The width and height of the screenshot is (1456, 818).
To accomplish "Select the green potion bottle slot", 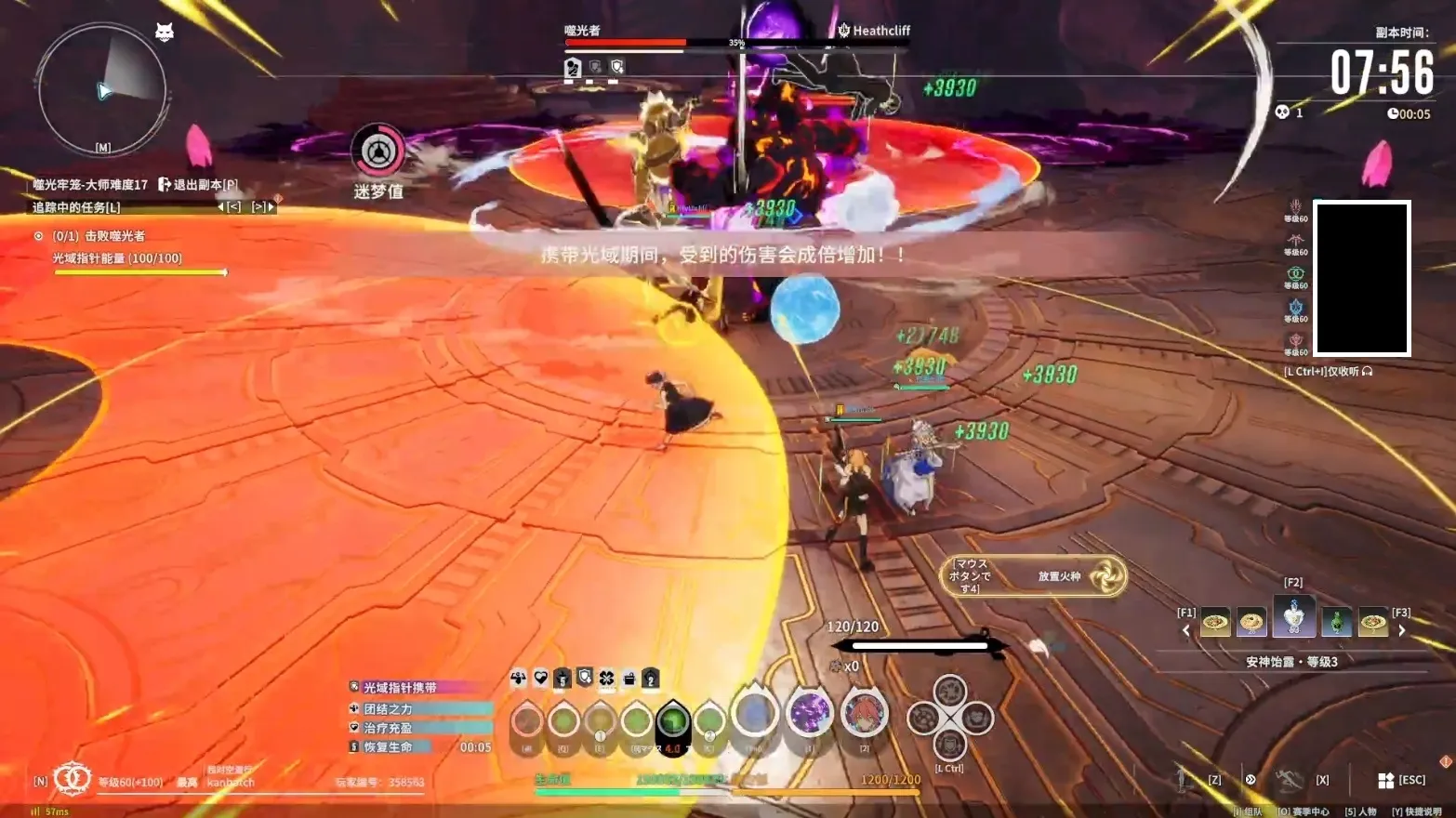I will coord(1336,621).
